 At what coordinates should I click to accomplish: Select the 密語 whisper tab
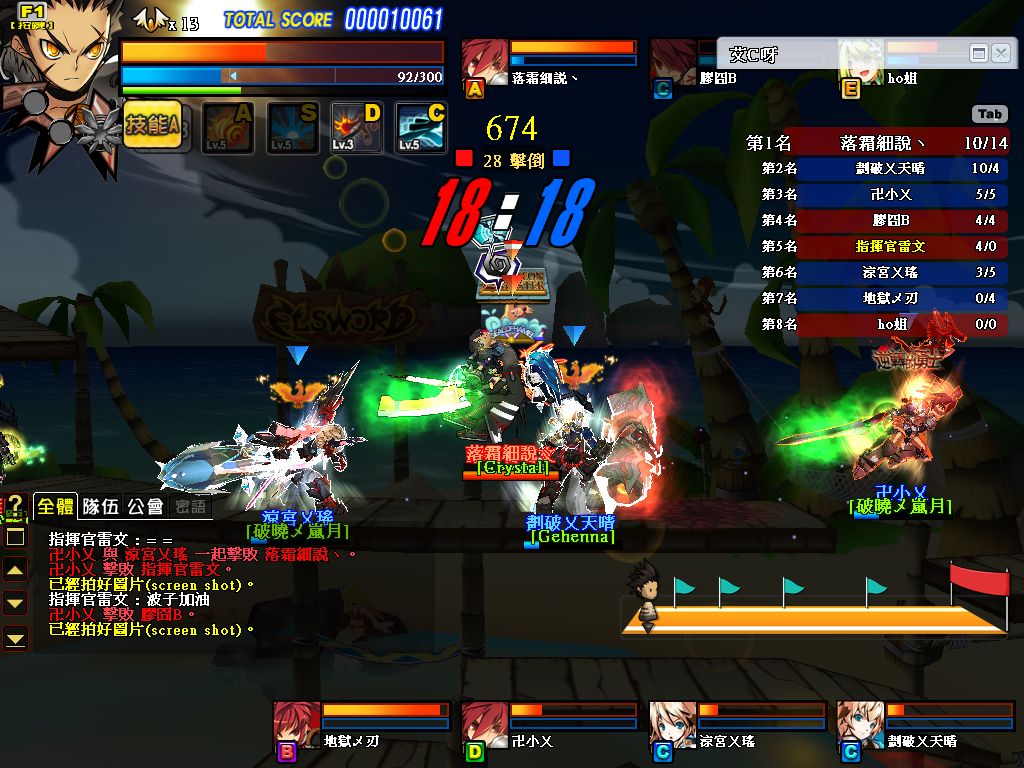click(x=188, y=507)
